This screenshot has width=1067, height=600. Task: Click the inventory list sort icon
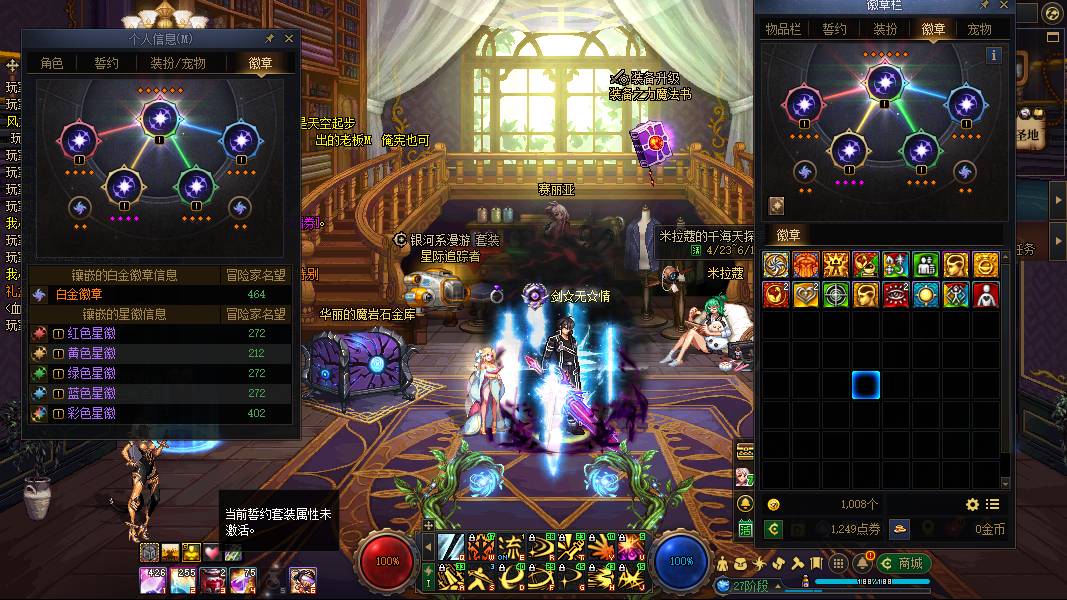[993, 505]
